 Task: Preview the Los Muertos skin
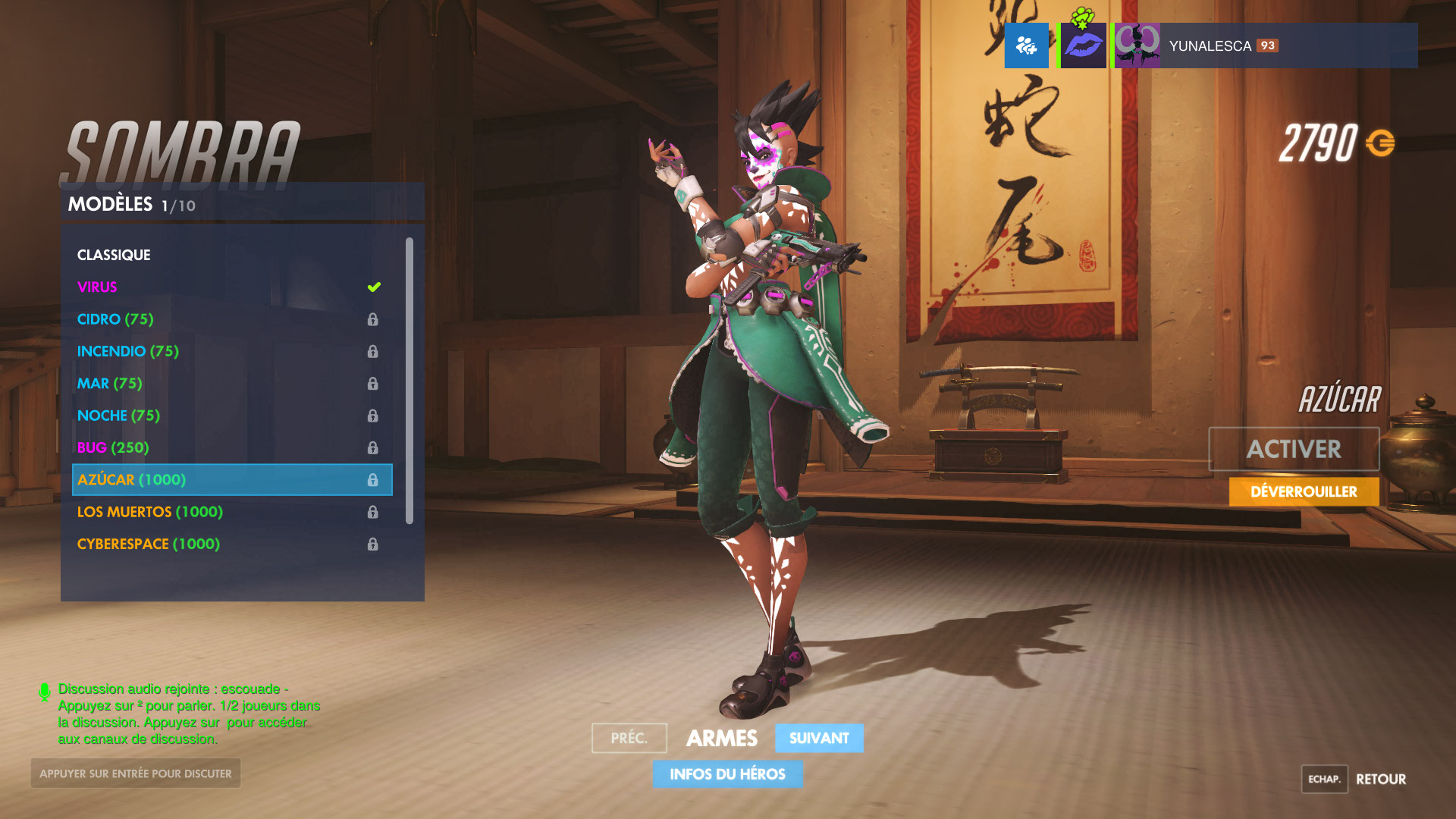point(150,512)
